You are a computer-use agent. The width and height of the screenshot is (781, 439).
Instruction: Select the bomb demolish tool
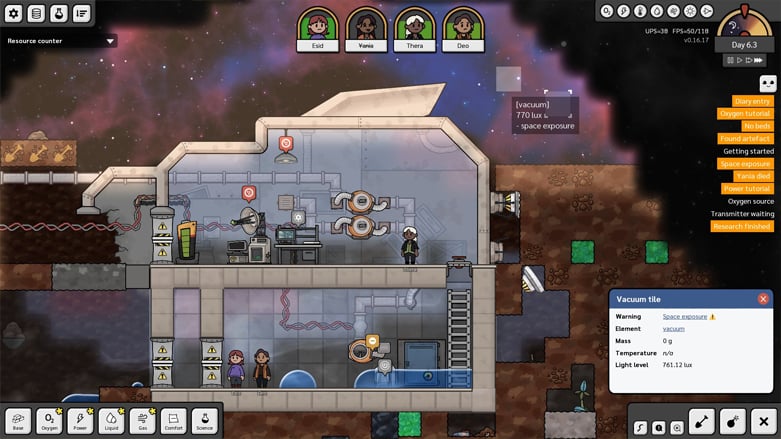(731, 423)
